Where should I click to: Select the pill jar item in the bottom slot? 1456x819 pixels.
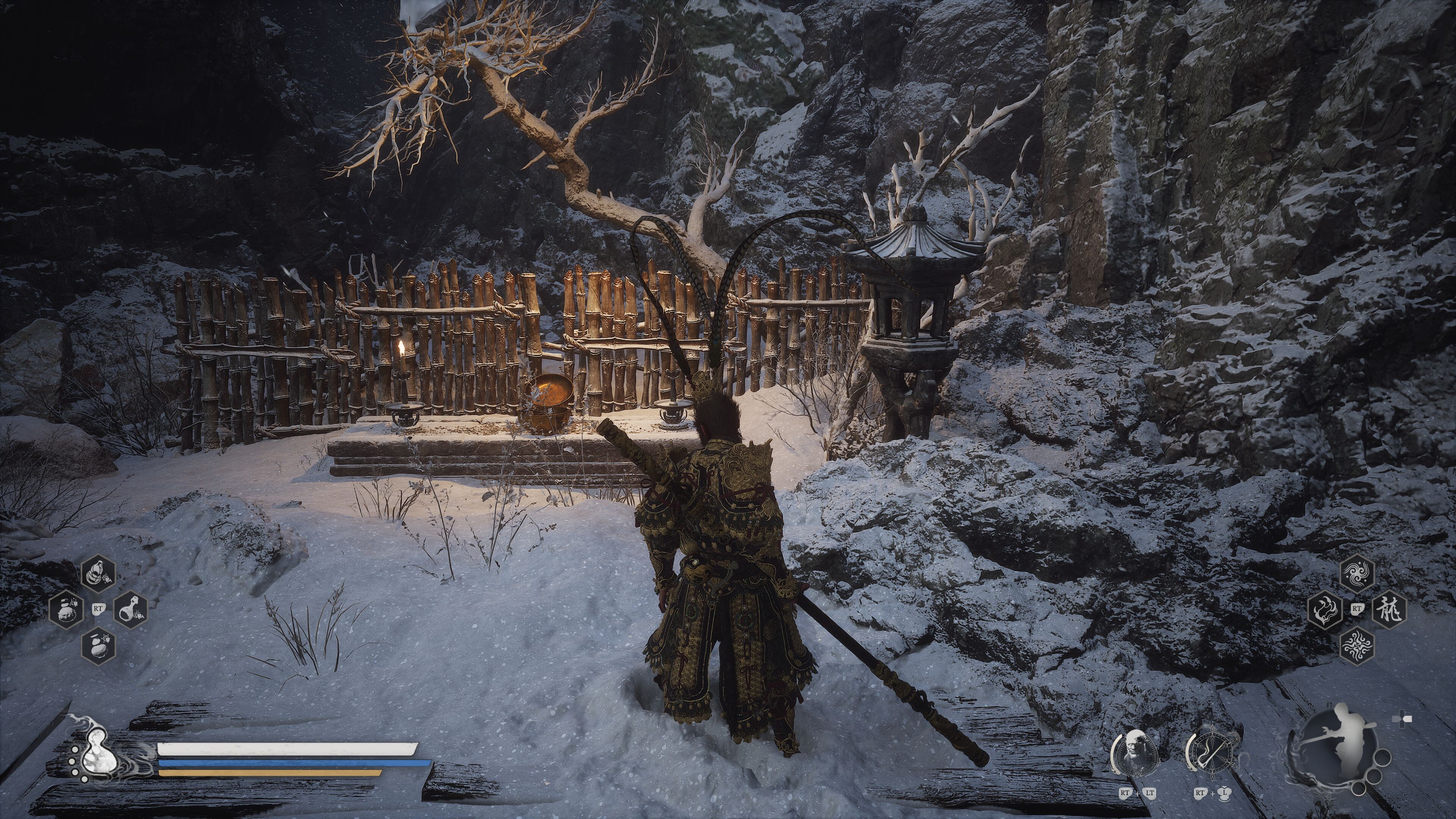coord(98,645)
